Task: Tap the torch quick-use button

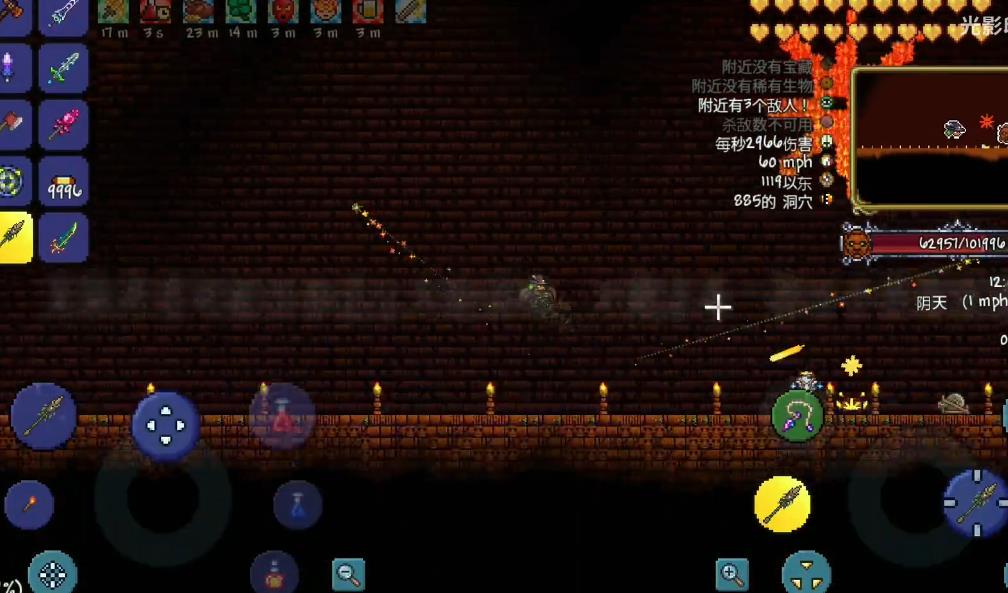Action: point(29,505)
